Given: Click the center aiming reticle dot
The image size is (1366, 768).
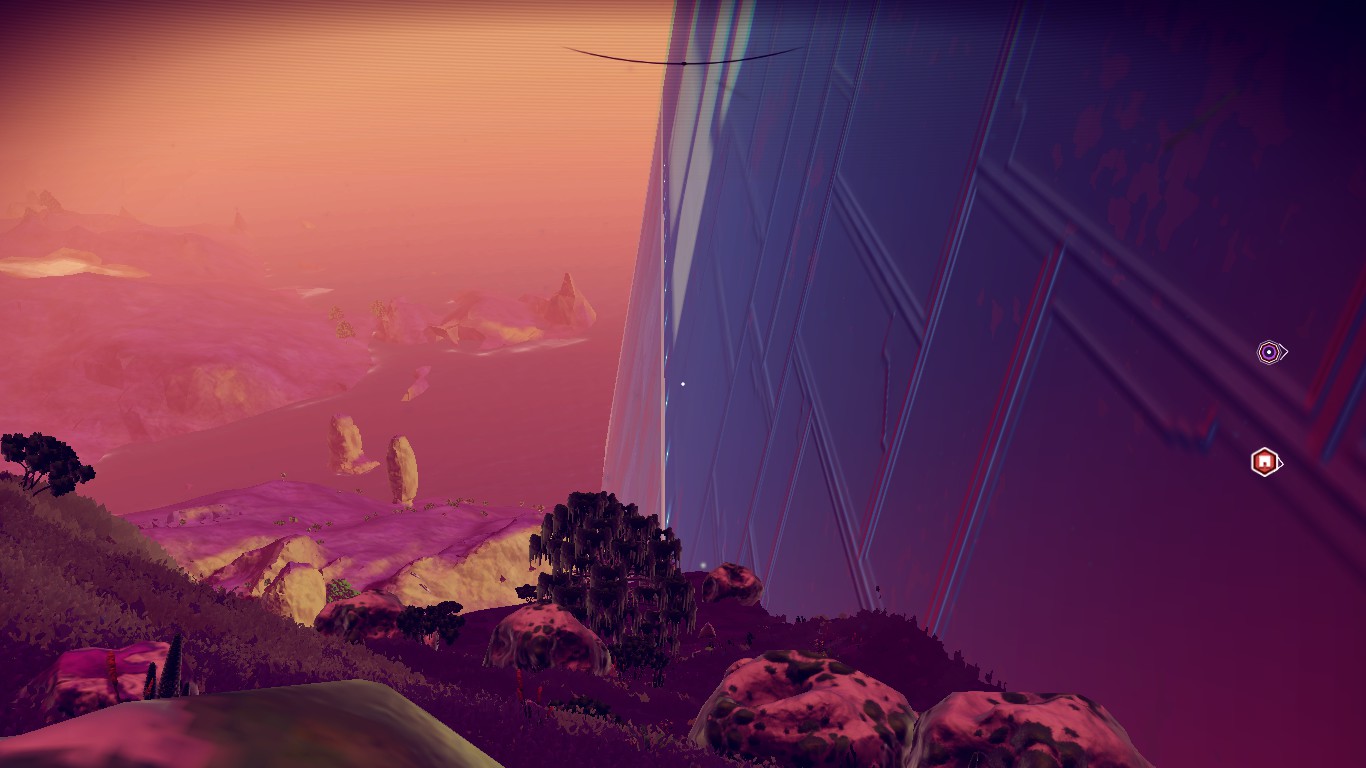Looking at the screenshot, I should click(683, 382).
